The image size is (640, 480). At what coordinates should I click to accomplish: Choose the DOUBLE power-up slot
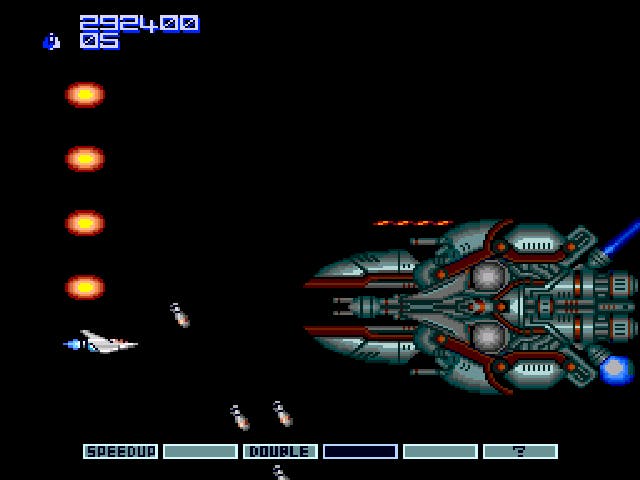tap(280, 452)
